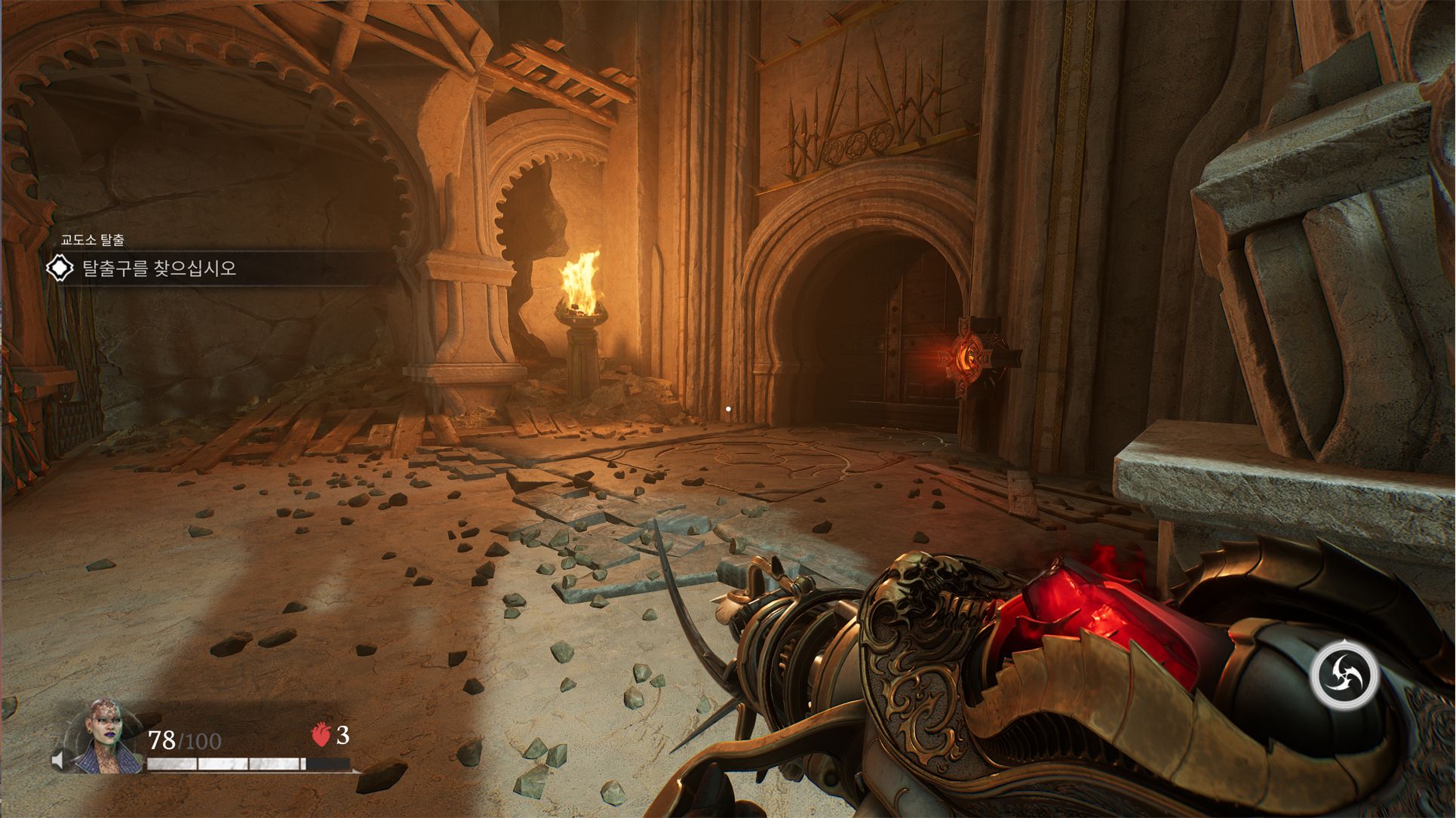Activate the swirling blade ability icon
Image resolution: width=1456 pixels, height=818 pixels.
click(x=1344, y=673)
